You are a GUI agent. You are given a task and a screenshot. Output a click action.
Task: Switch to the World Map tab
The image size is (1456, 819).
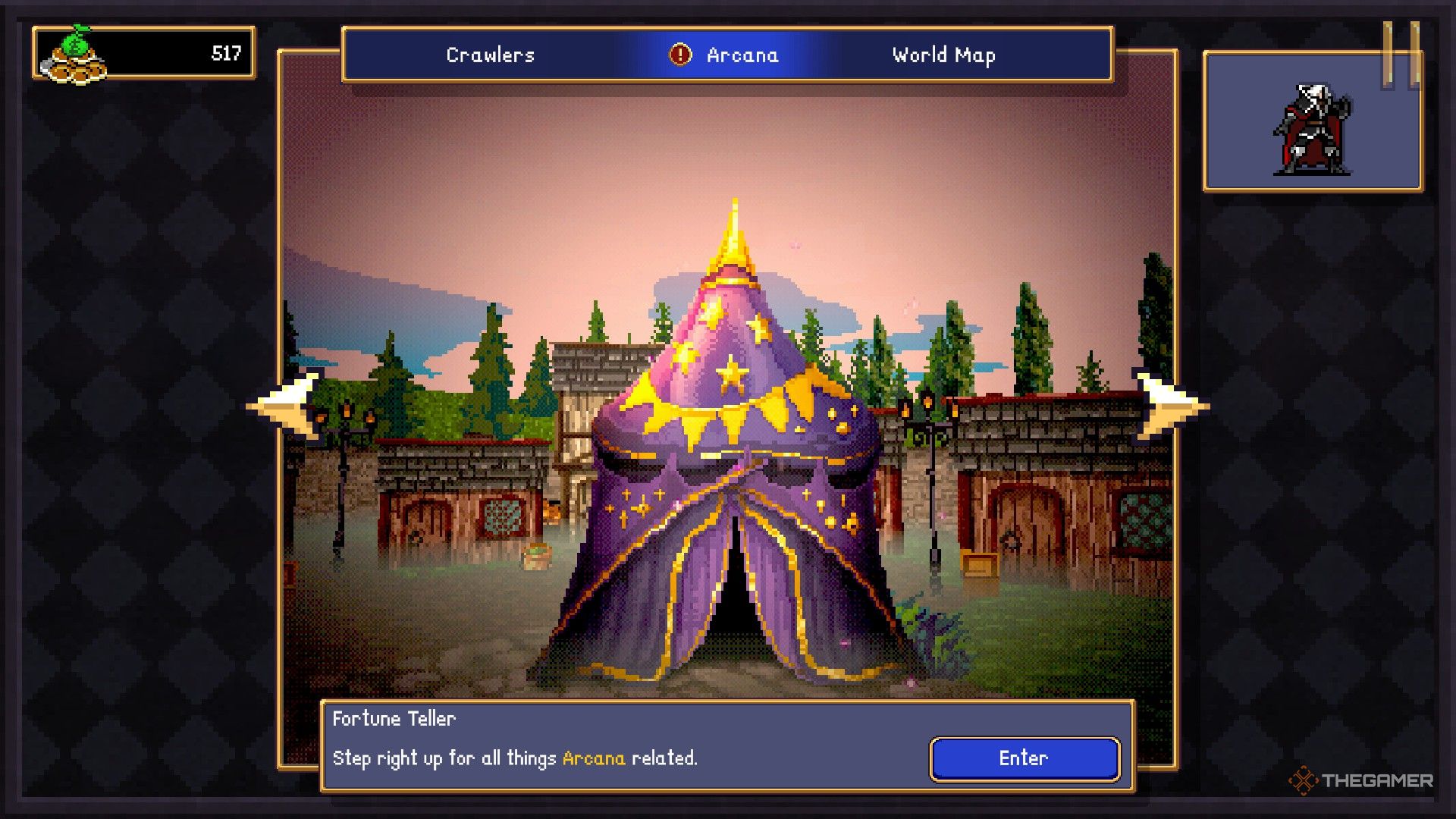pos(943,54)
